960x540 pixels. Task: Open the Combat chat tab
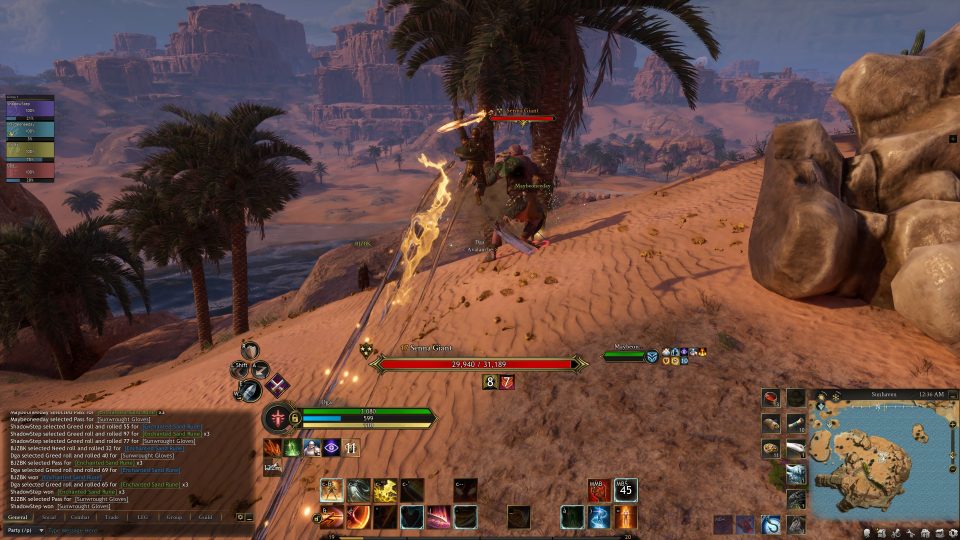(x=80, y=517)
